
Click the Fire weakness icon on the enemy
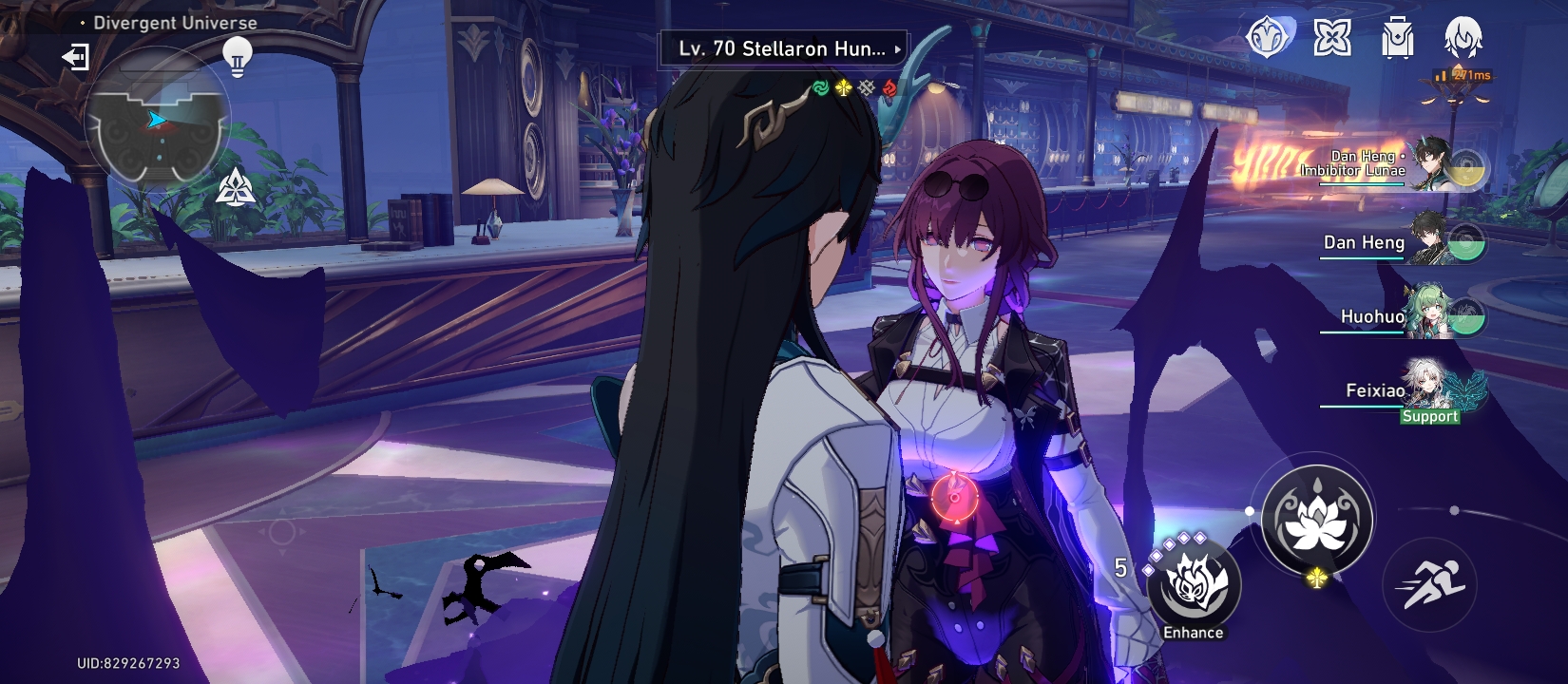click(x=891, y=86)
